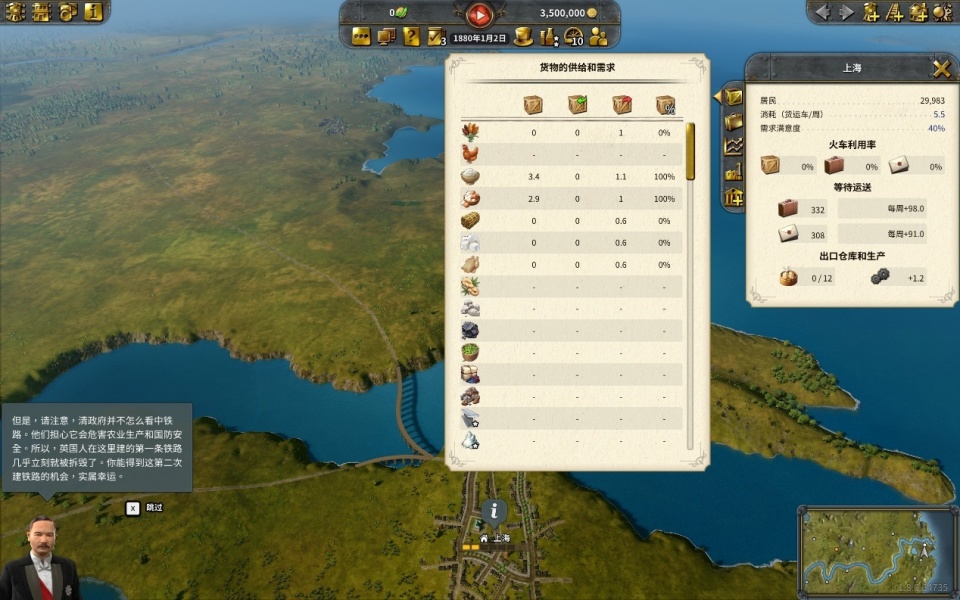Open the task checklist icon showing 3
The image size is (960, 600).
click(x=436, y=37)
